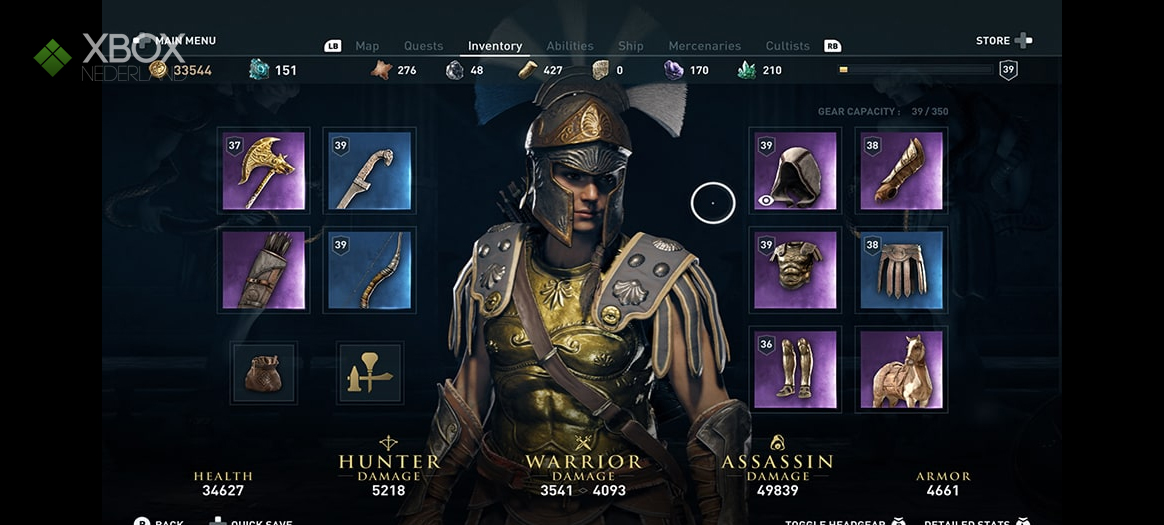
Task: Choose the curved sword weapon slot
Action: point(370,171)
